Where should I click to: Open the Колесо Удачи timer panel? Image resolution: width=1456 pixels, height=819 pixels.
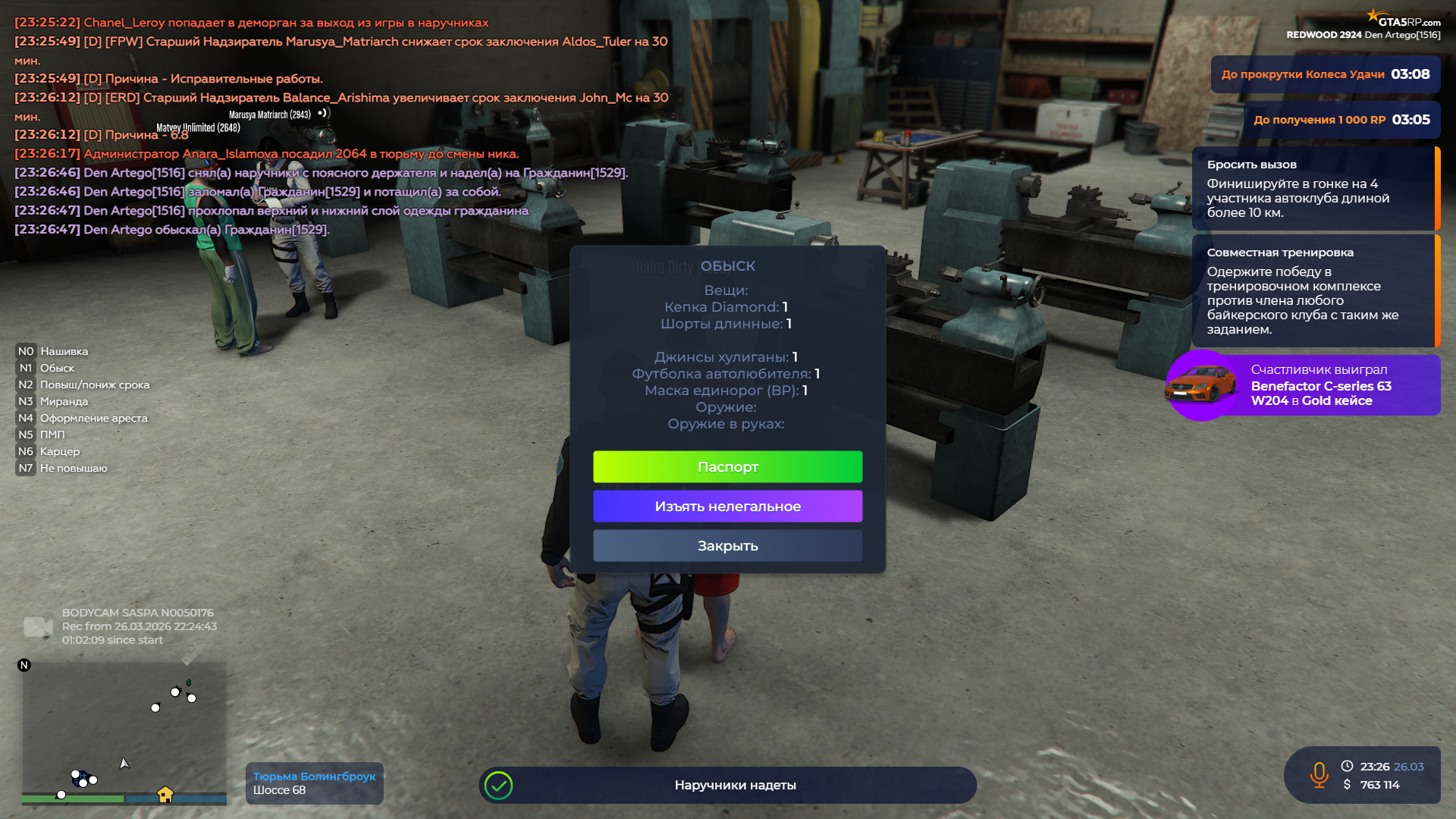pos(1325,74)
